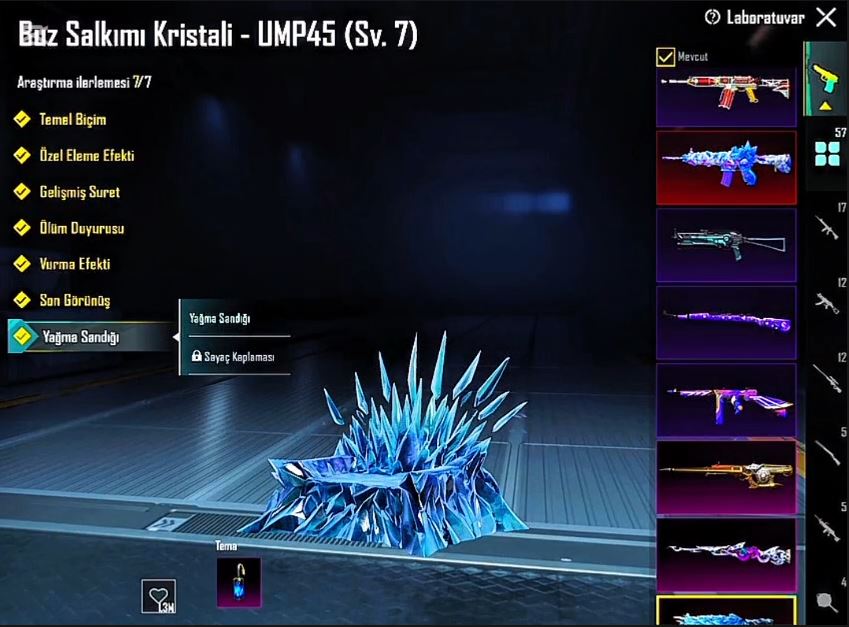The height and width of the screenshot is (627, 849).
Task: Choose the blue ice crystal rifle skin
Action: [x=725, y=167]
